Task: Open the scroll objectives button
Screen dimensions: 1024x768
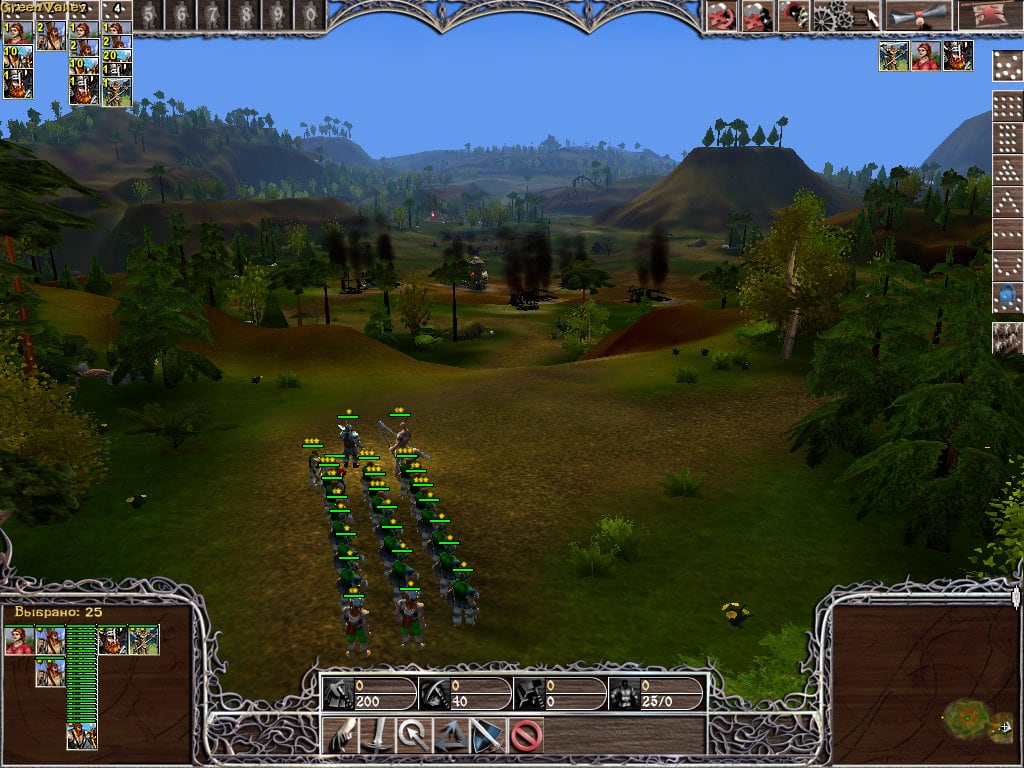Action: point(916,15)
